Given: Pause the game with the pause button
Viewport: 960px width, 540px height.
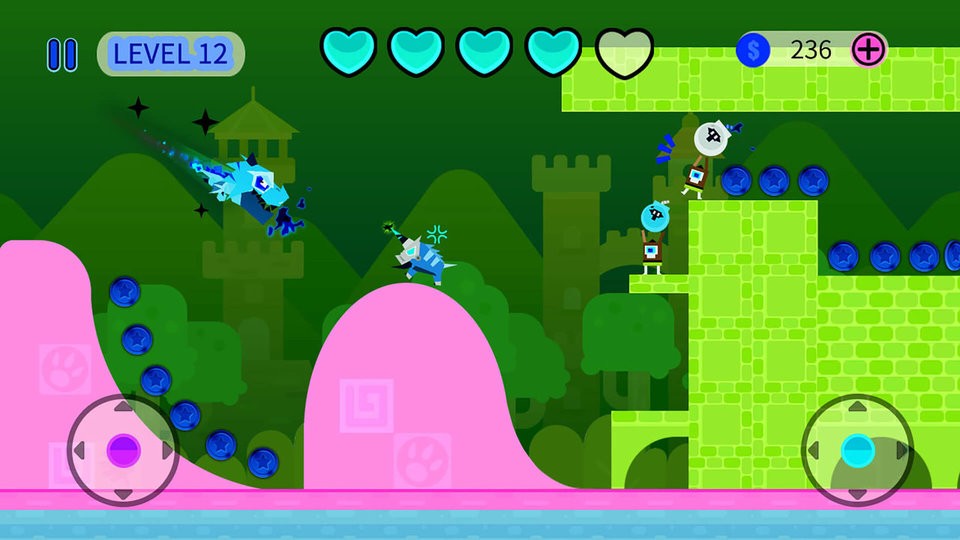Looking at the screenshot, I should [62, 54].
